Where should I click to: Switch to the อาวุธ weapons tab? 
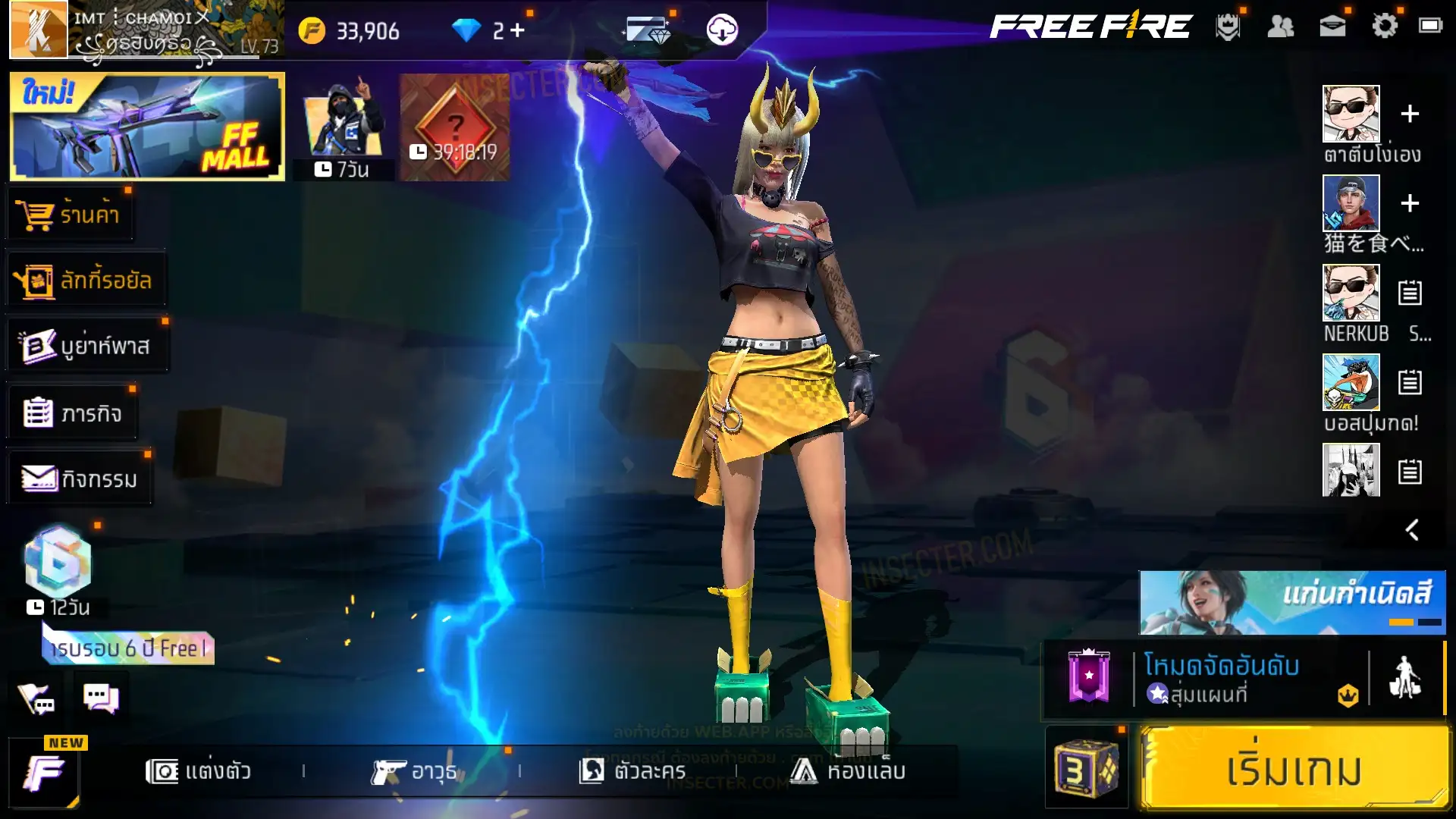coord(414,771)
